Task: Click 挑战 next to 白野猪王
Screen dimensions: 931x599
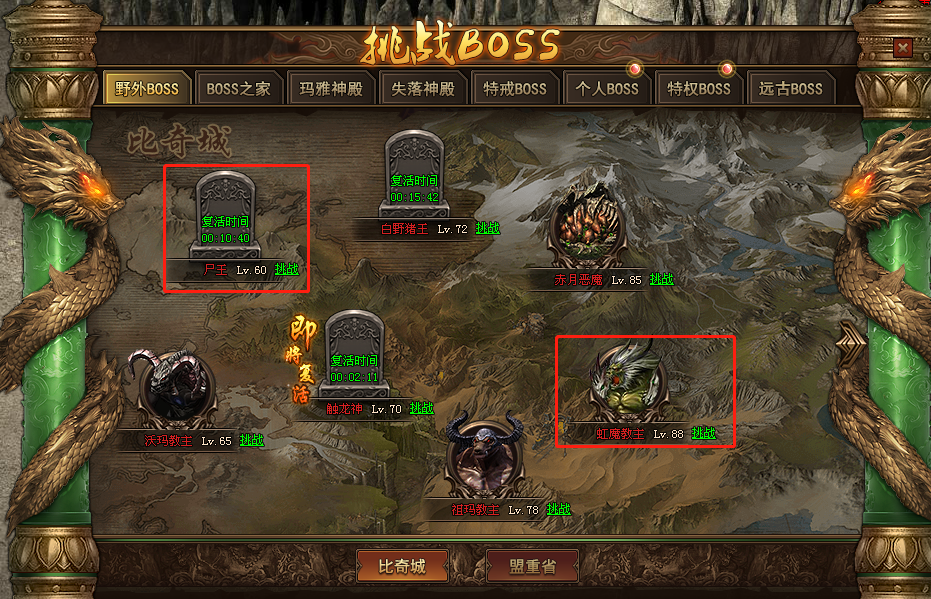Action: click(487, 228)
